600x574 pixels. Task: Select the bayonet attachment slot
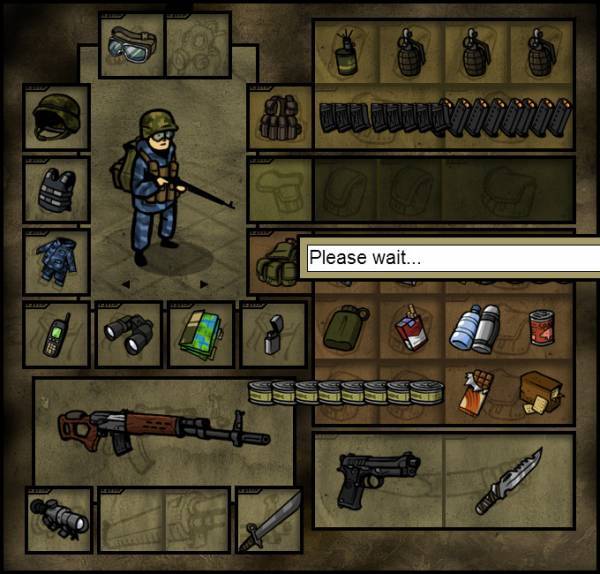pyautogui.click(x=268, y=517)
